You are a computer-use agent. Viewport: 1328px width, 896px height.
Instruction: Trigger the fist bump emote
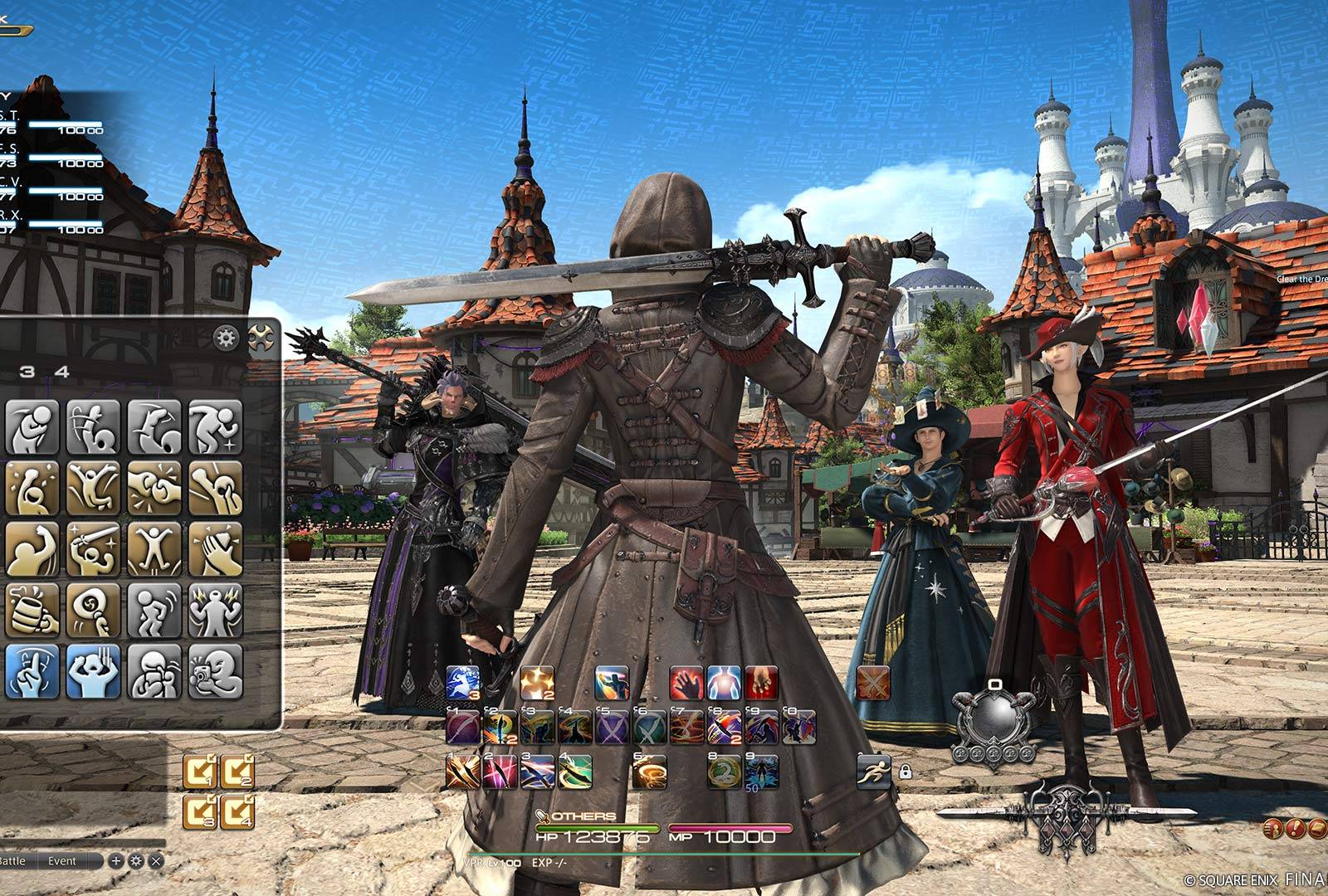tap(154, 488)
